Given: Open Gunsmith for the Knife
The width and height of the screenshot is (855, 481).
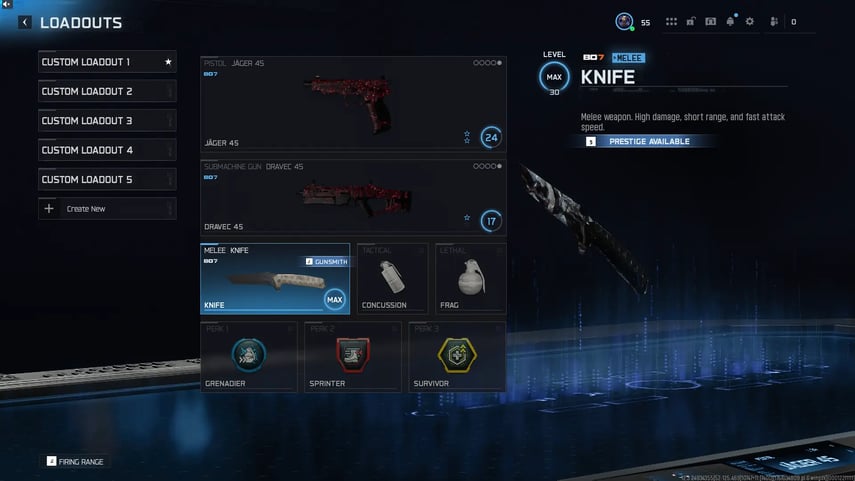Looking at the screenshot, I should [x=325, y=262].
